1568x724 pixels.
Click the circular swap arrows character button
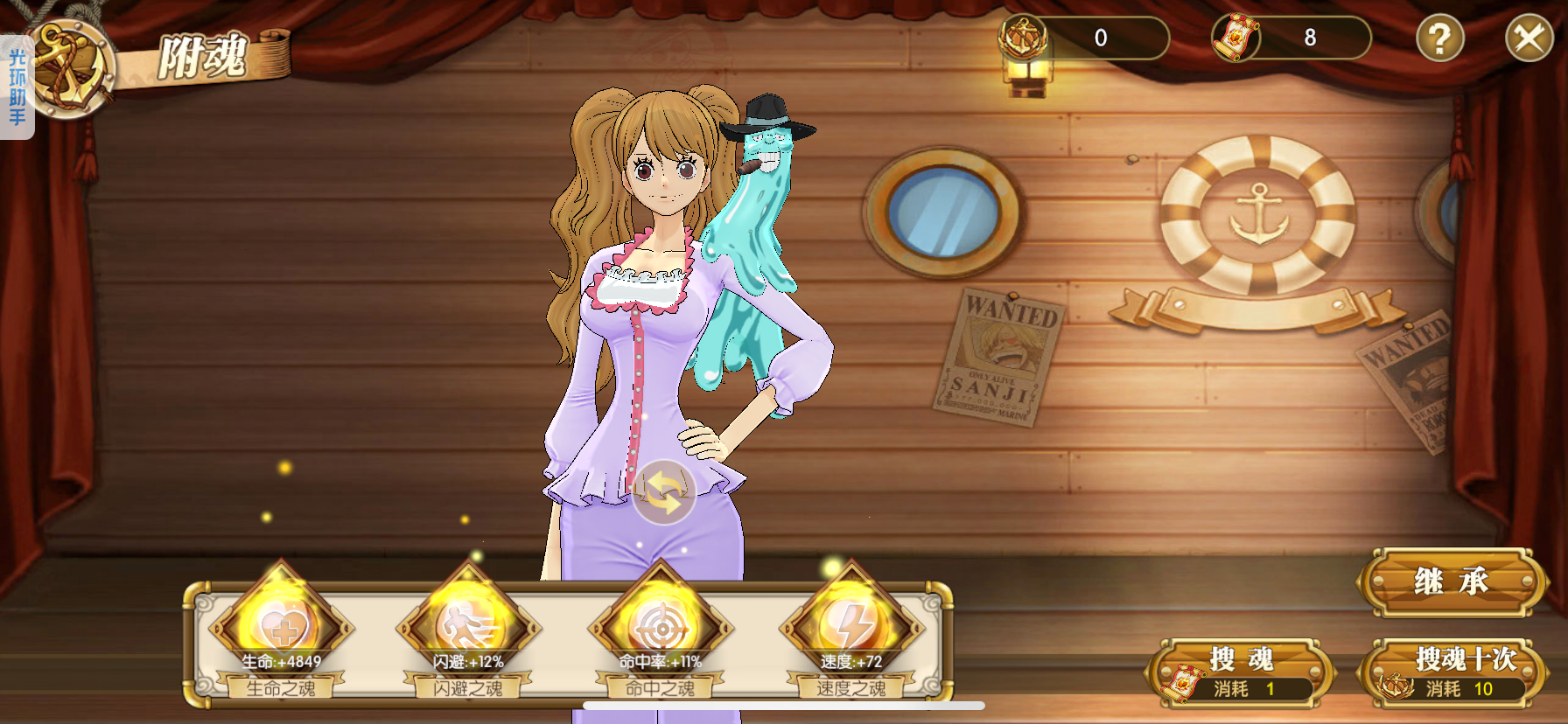coord(664,492)
